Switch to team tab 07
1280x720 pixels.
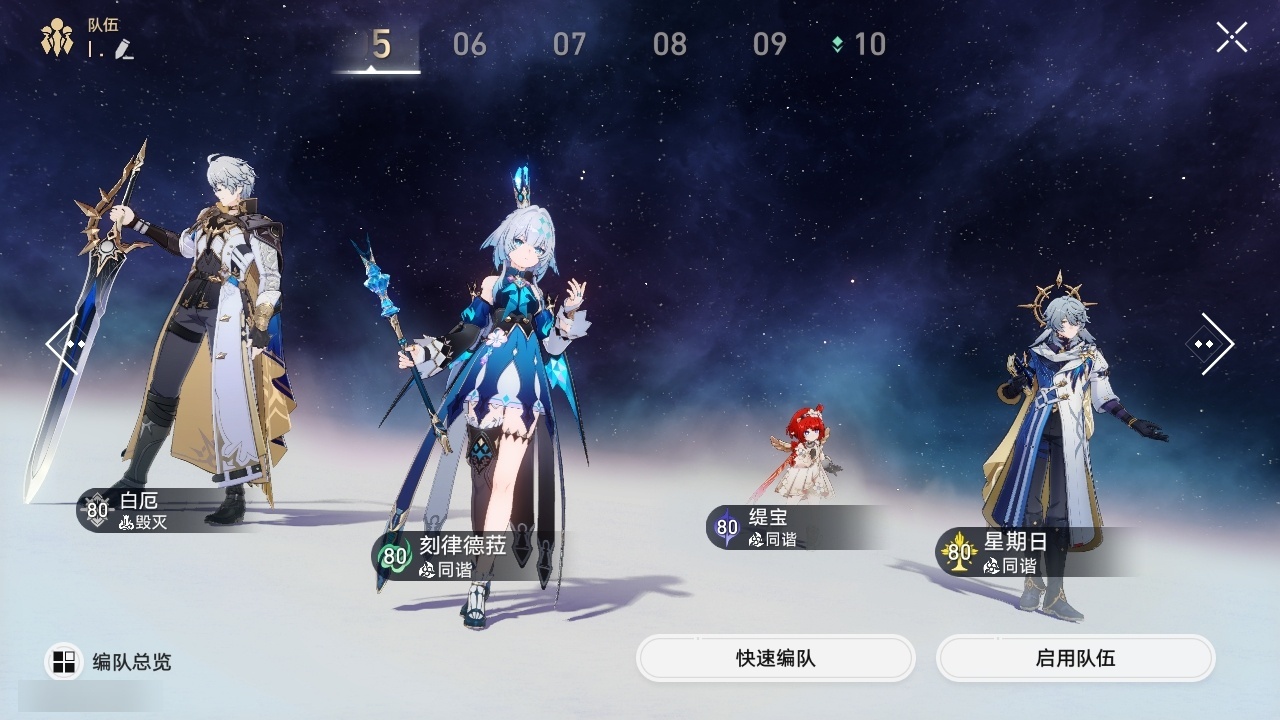click(x=569, y=44)
